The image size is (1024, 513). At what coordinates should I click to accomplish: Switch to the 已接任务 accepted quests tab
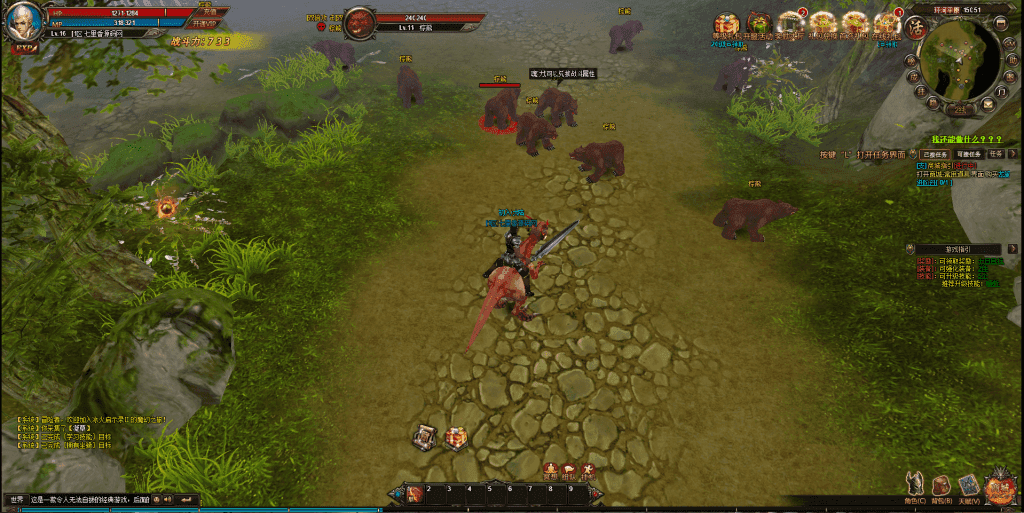(935, 155)
